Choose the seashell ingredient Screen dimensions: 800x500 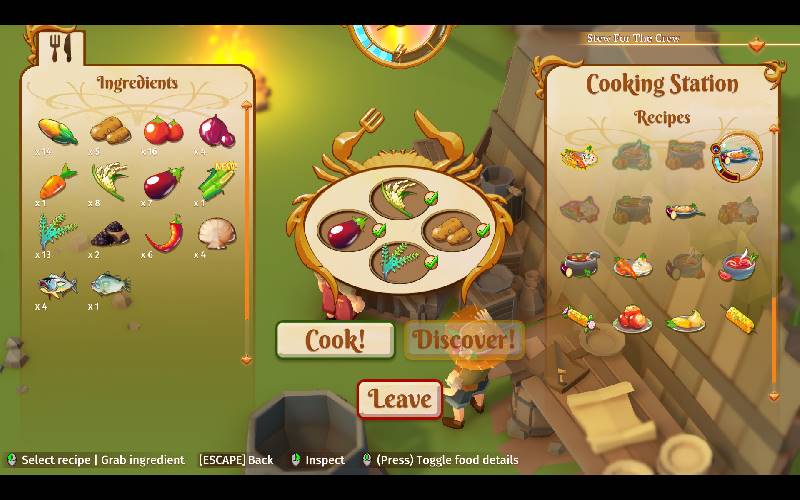(216, 234)
